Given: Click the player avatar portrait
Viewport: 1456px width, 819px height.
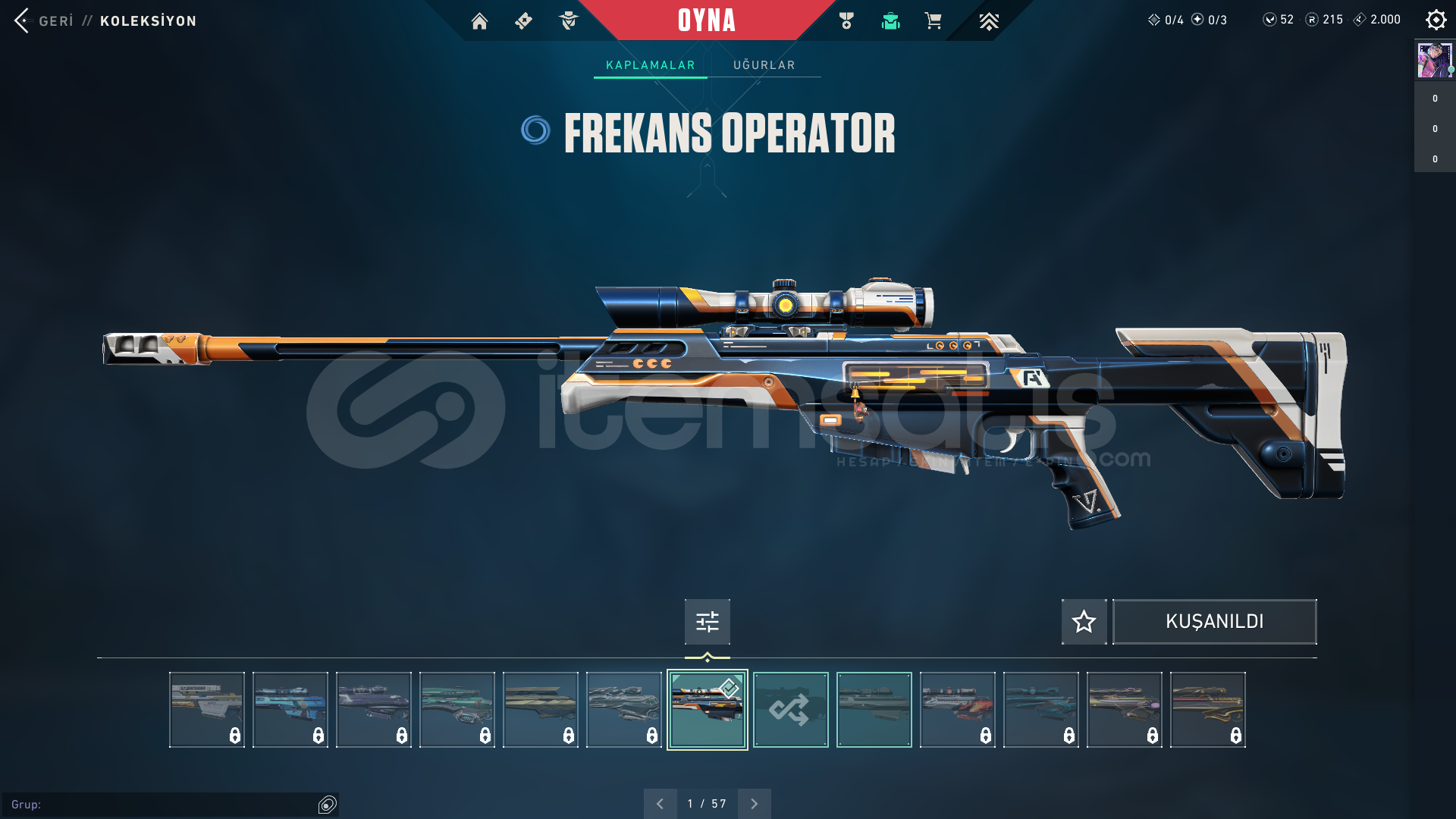Looking at the screenshot, I should [1434, 60].
